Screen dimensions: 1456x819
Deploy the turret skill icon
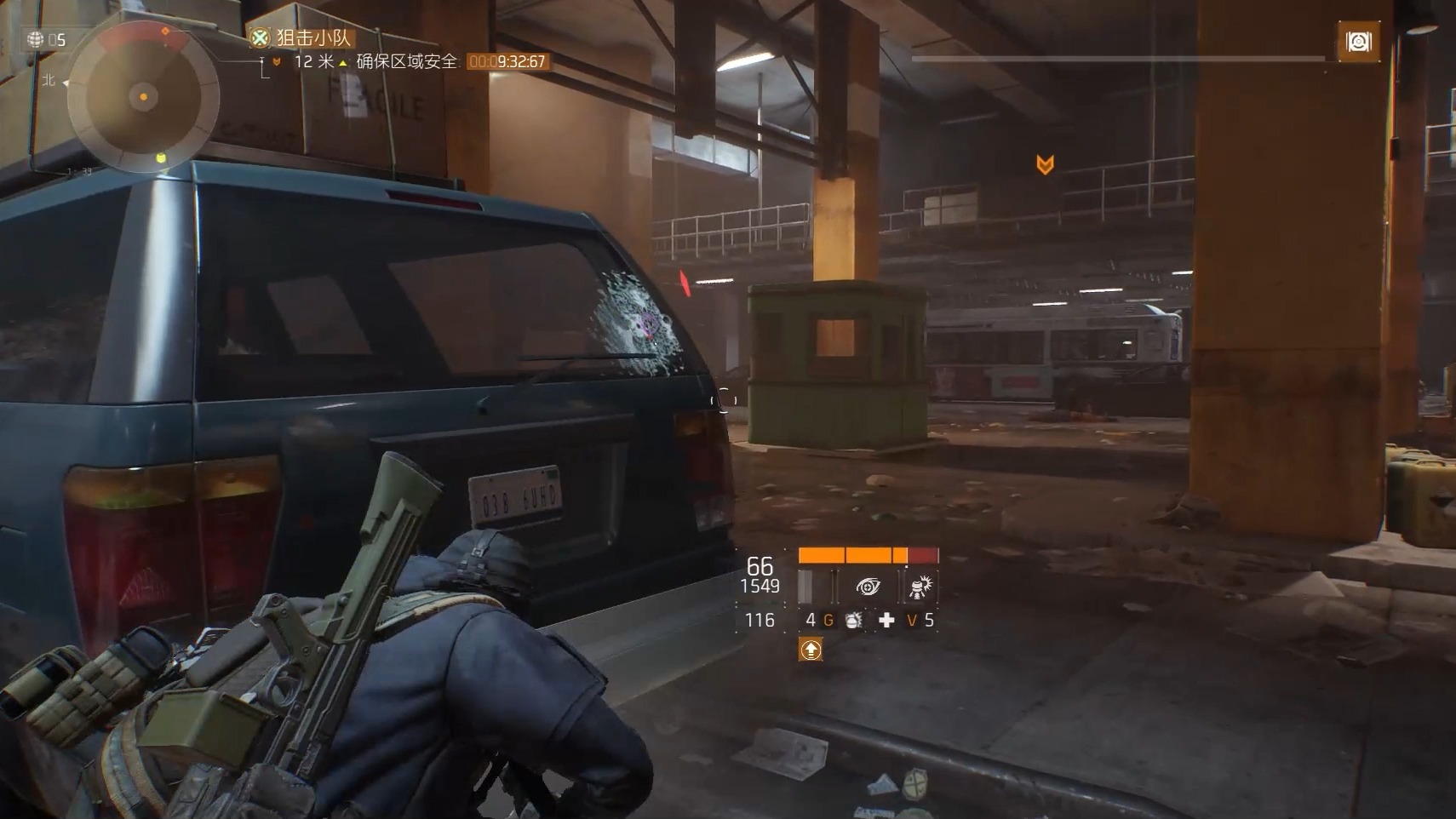point(920,587)
